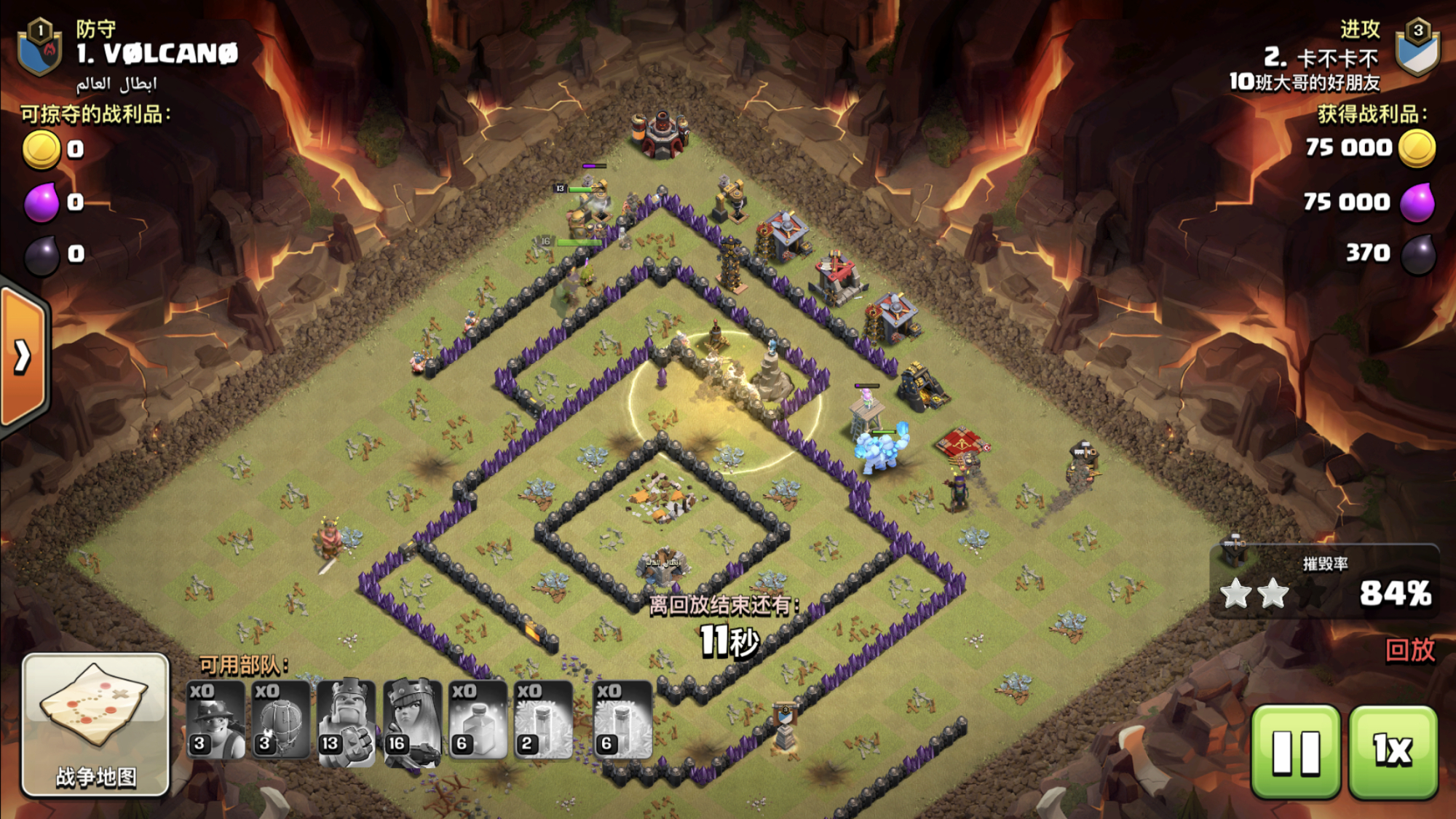Change the 1x replay speed
Viewport: 1456px width, 819px height.
[1393, 751]
